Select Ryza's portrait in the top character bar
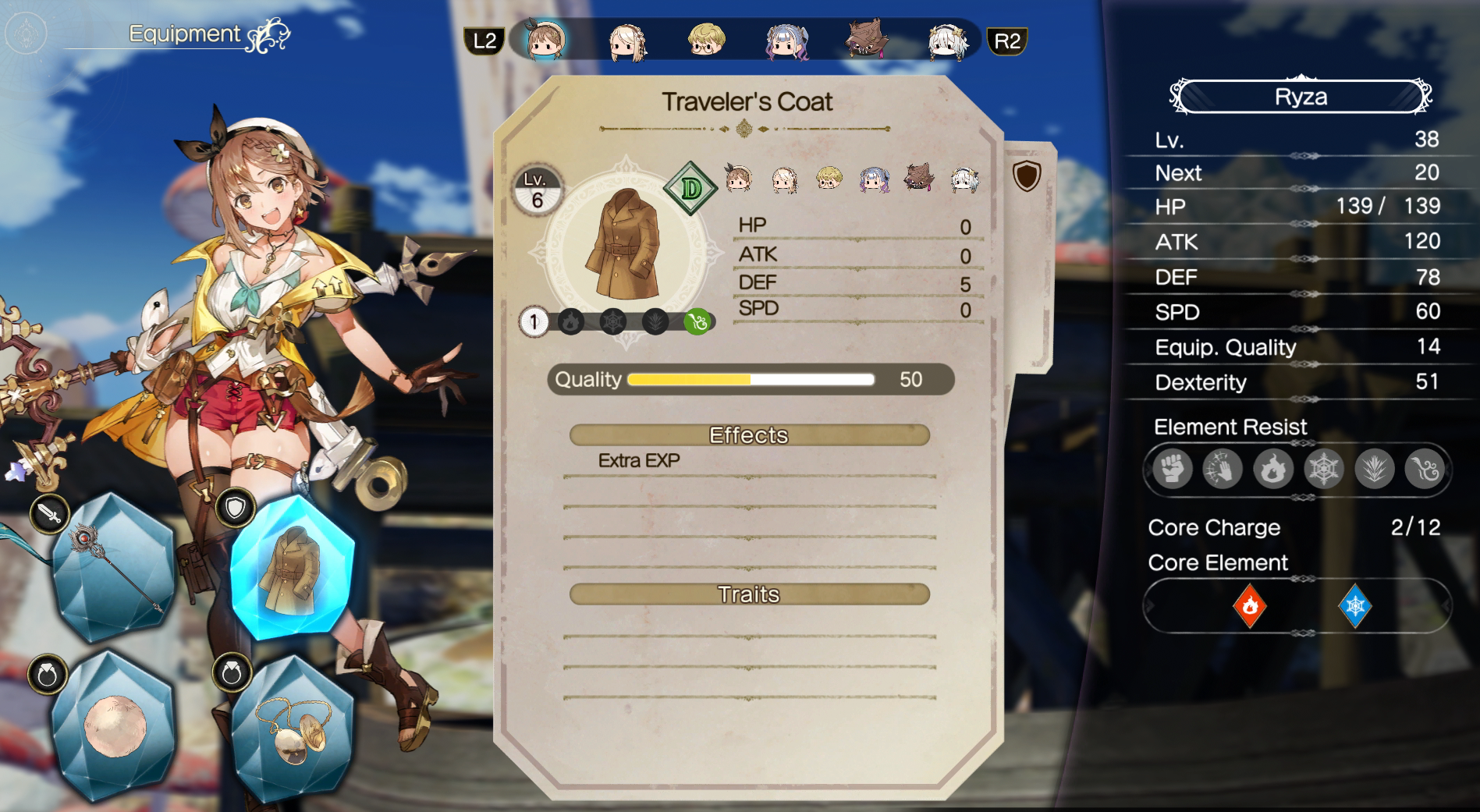 click(544, 40)
